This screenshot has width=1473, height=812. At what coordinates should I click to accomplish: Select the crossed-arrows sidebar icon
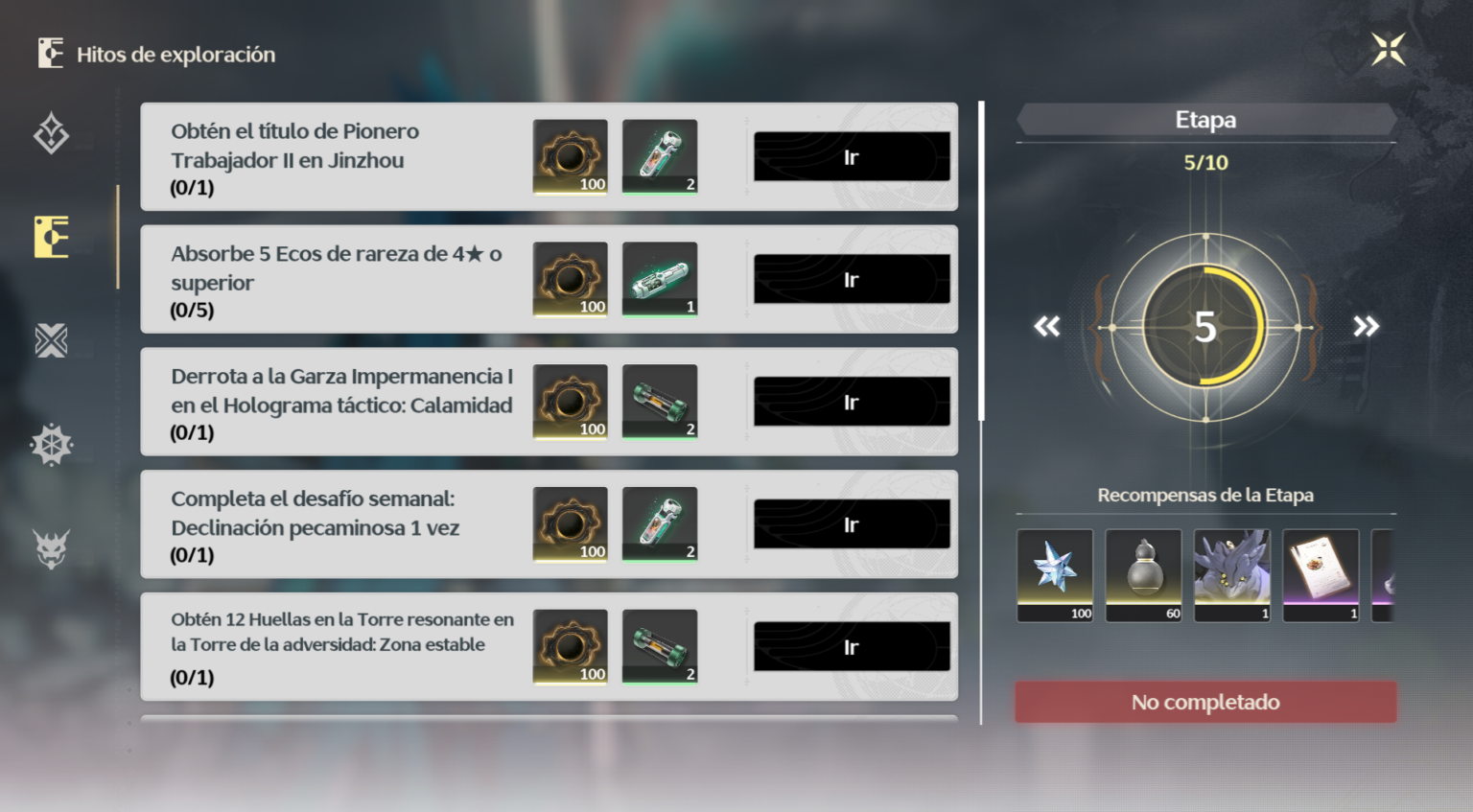52,340
